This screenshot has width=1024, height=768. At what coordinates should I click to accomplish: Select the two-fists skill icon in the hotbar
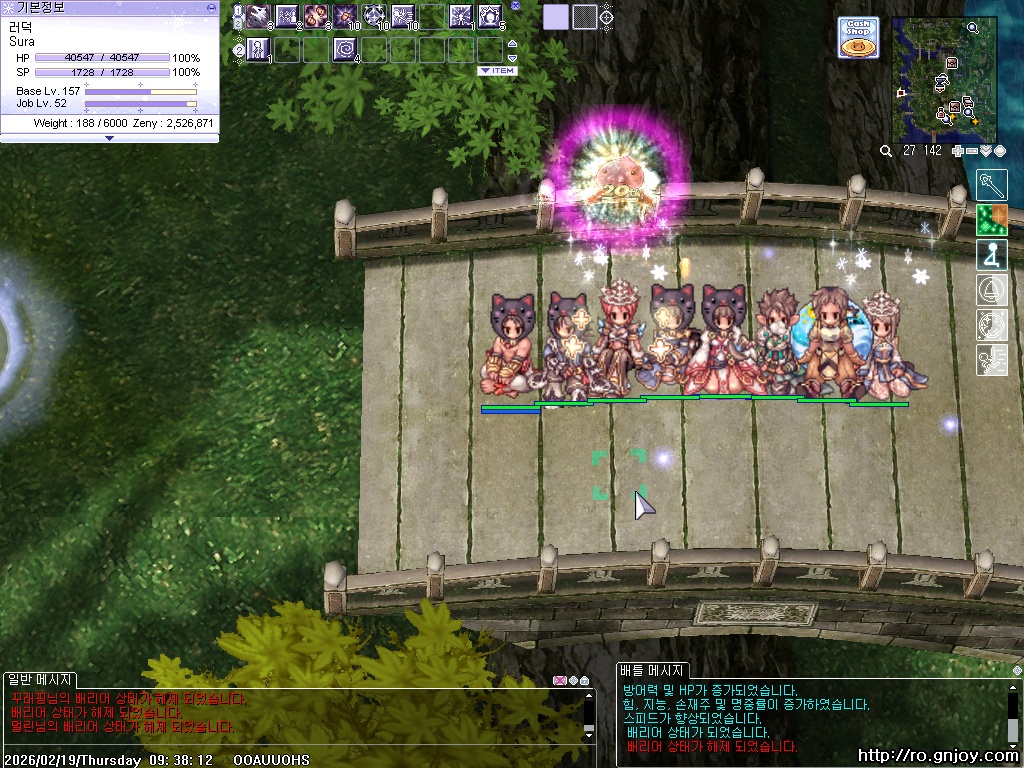pyautogui.click(x=316, y=16)
